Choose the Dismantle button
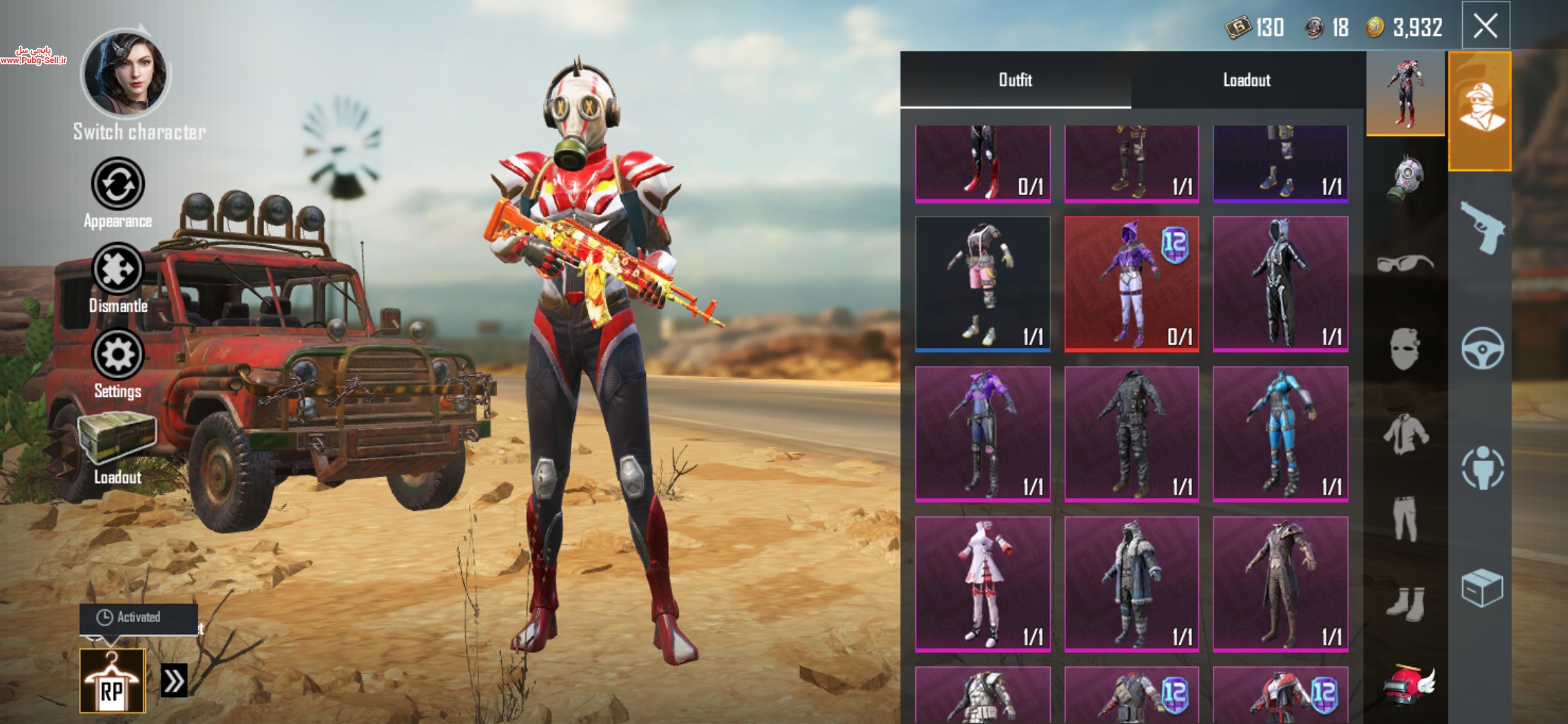 click(118, 269)
